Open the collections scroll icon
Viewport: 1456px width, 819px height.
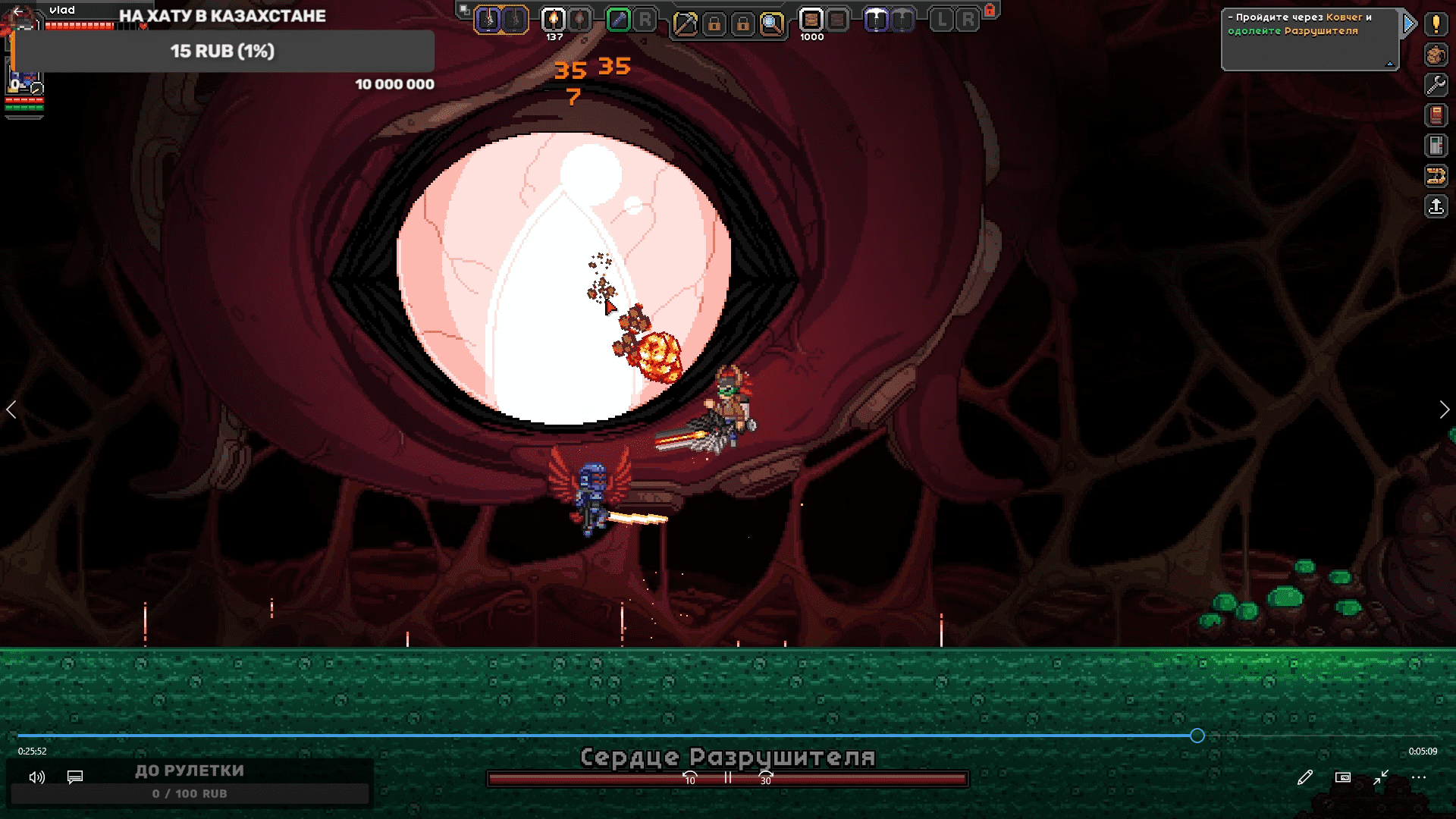tap(1436, 176)
